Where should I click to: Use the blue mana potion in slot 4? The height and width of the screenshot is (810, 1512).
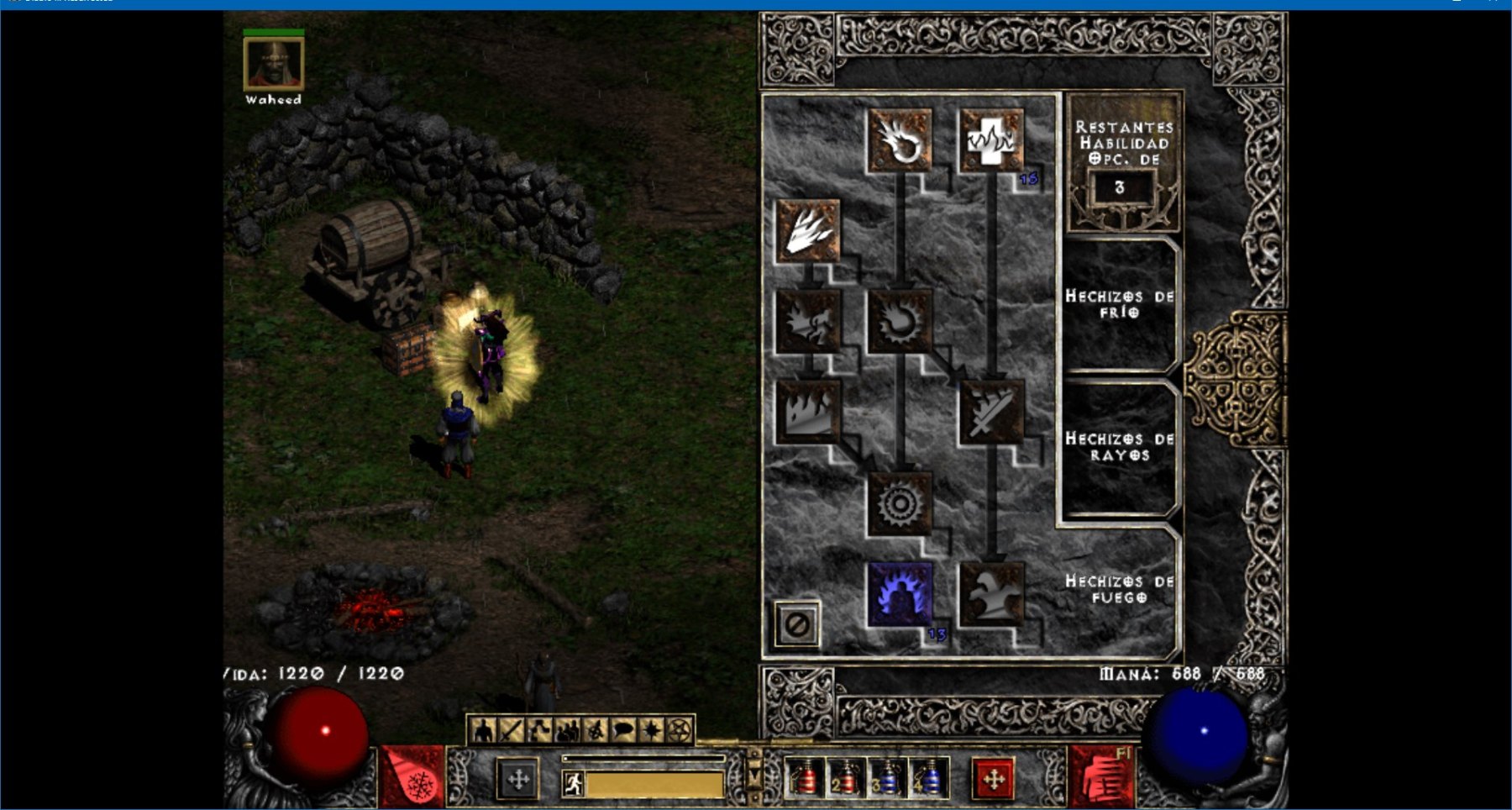tap(929, 779)
